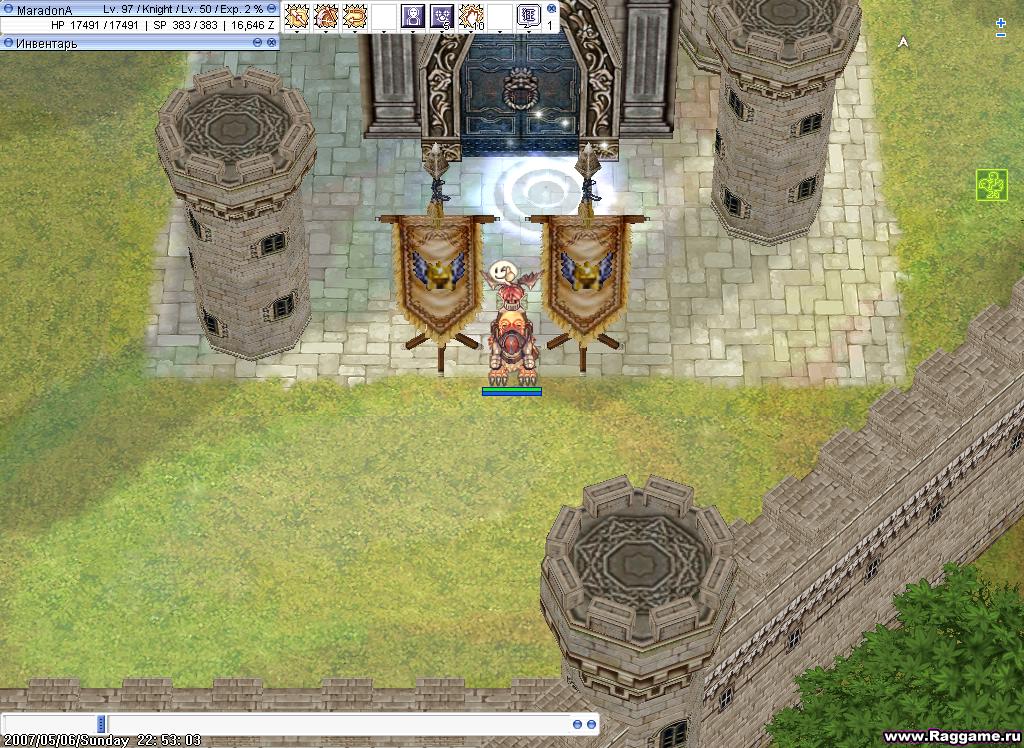Click the left round chat window button
Screen dimensions: 1024x748
pyautogui.click(x=577, y=724)
